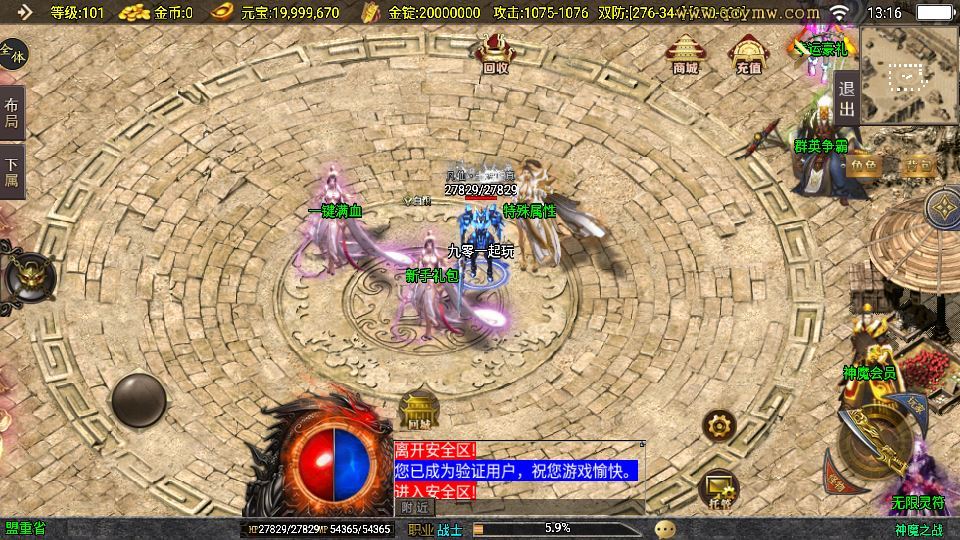The image size is (960, 540).
Task: Tap the golden helmet icon on the left
Action: click(x=24, y=275)
